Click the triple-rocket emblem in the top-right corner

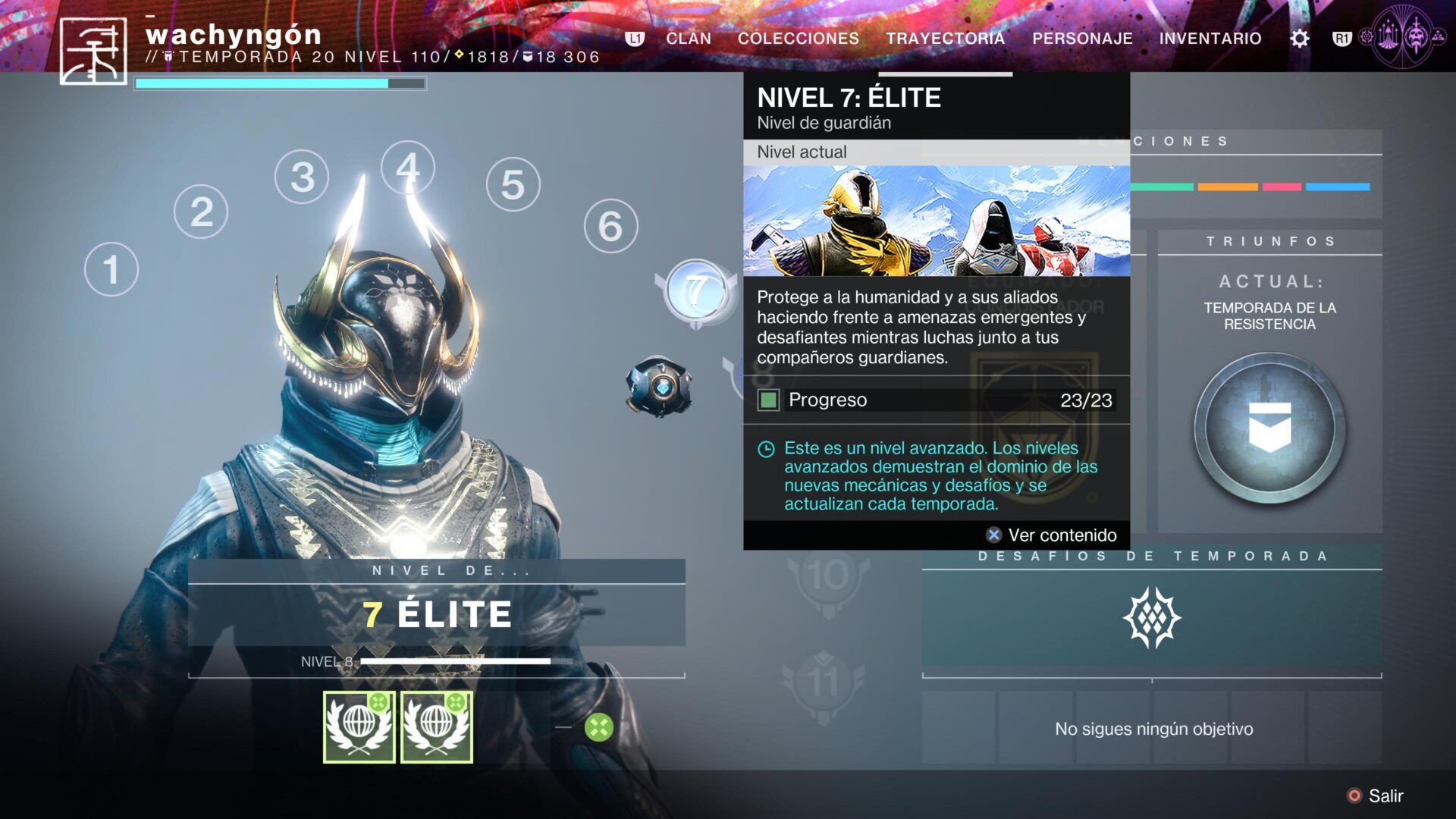pos(1388,36)
